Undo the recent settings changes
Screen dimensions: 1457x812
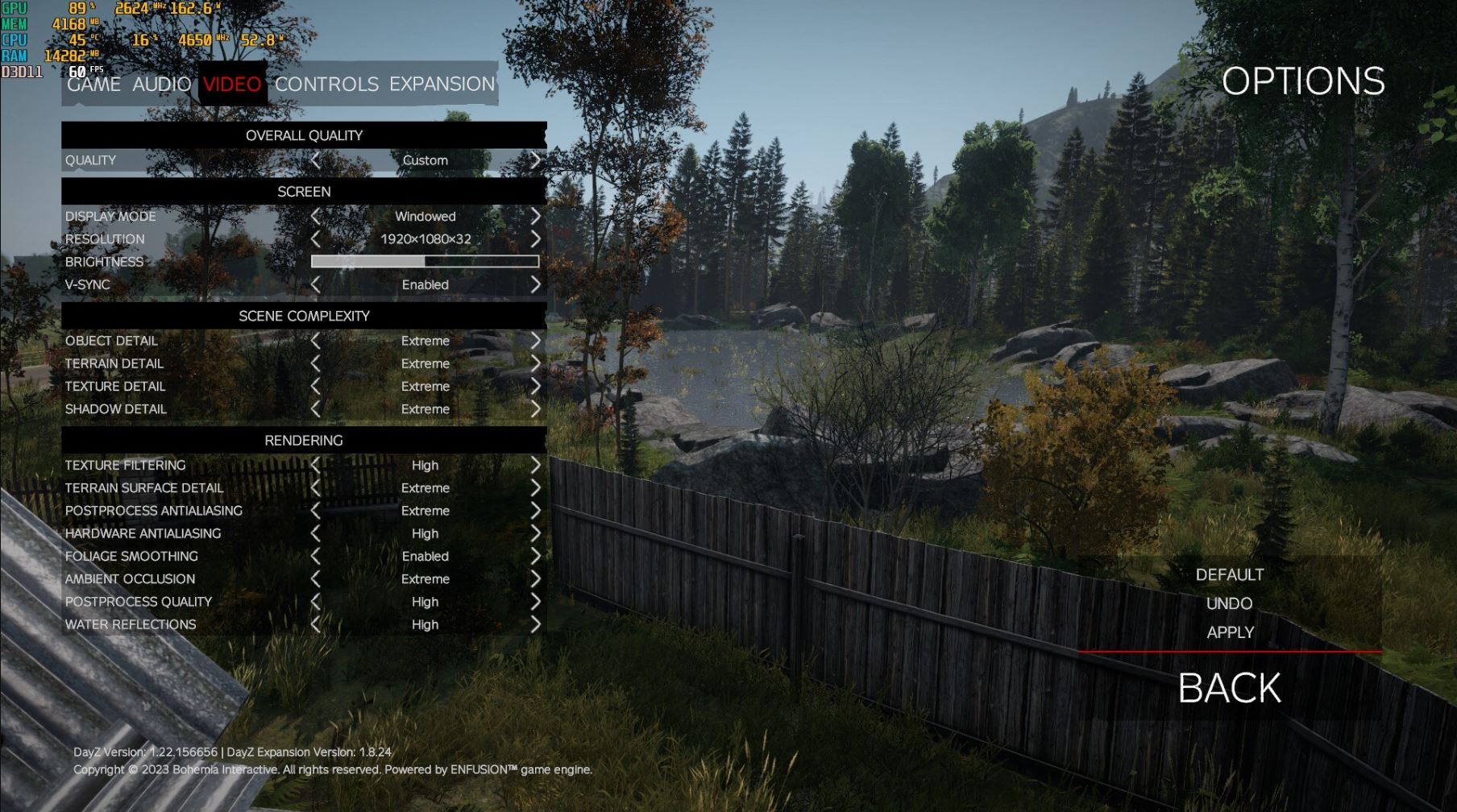pos(1229,603)
